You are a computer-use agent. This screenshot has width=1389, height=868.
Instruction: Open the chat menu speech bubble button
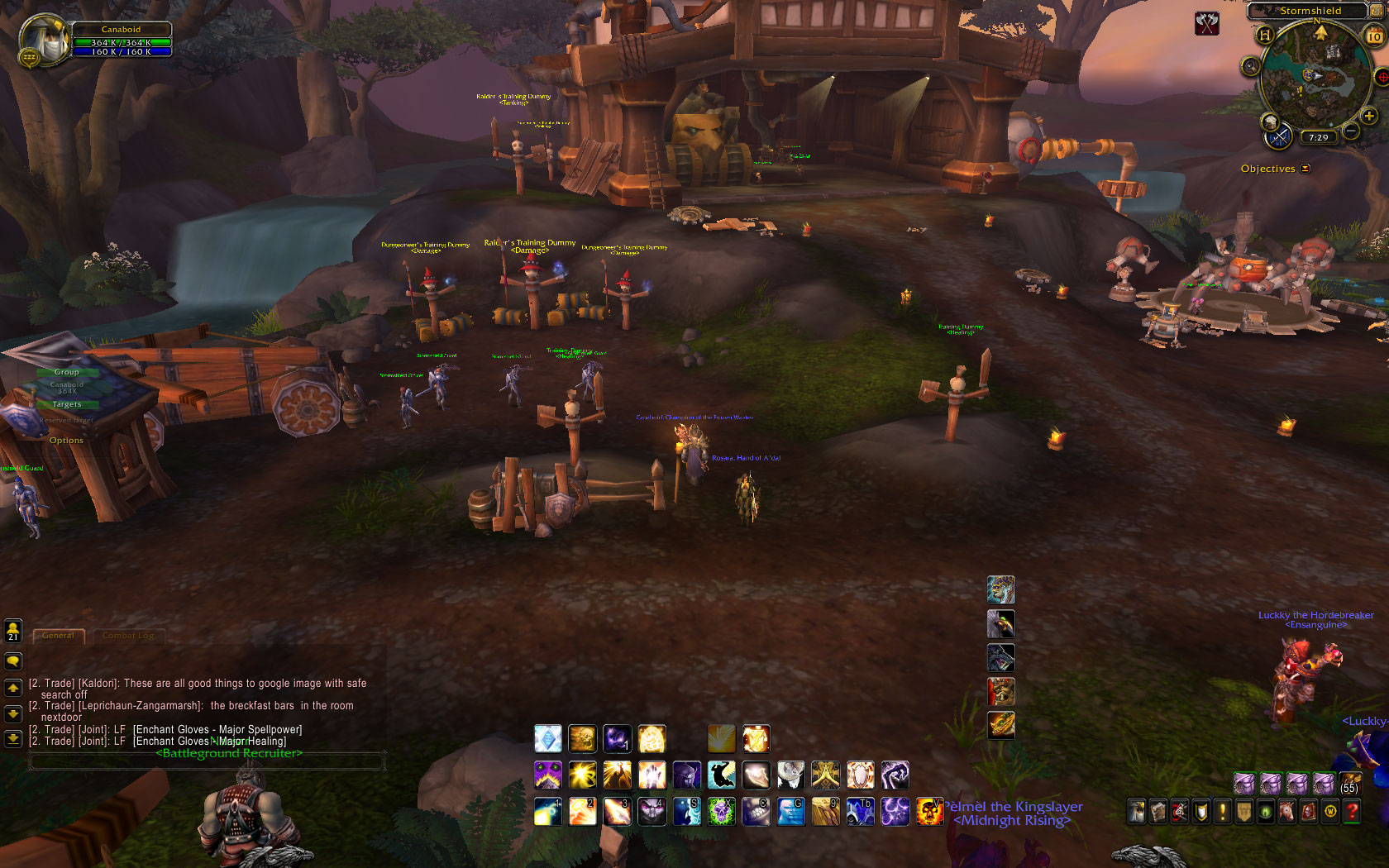(13, 661)
